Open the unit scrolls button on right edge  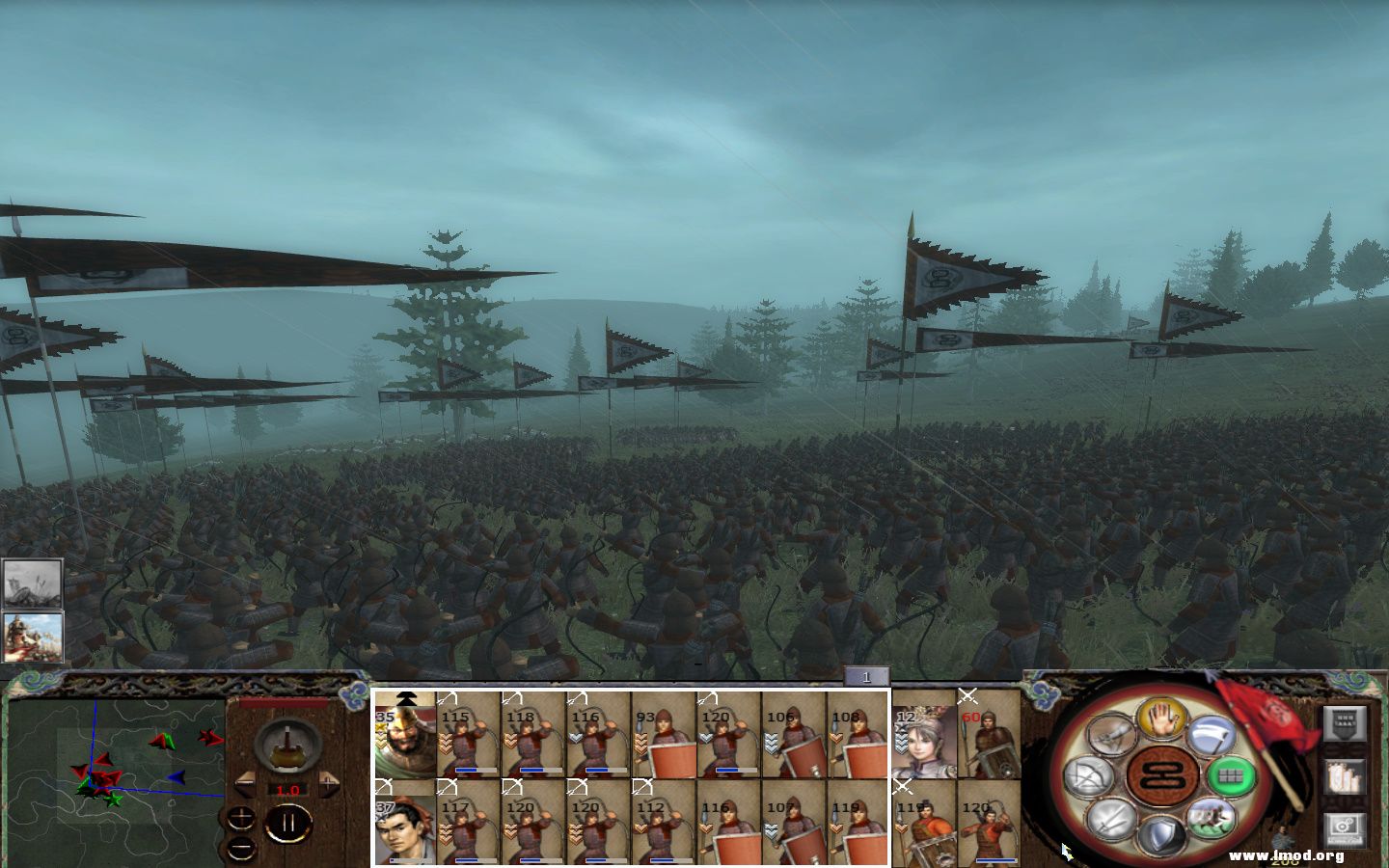[x=1343, y=777]
